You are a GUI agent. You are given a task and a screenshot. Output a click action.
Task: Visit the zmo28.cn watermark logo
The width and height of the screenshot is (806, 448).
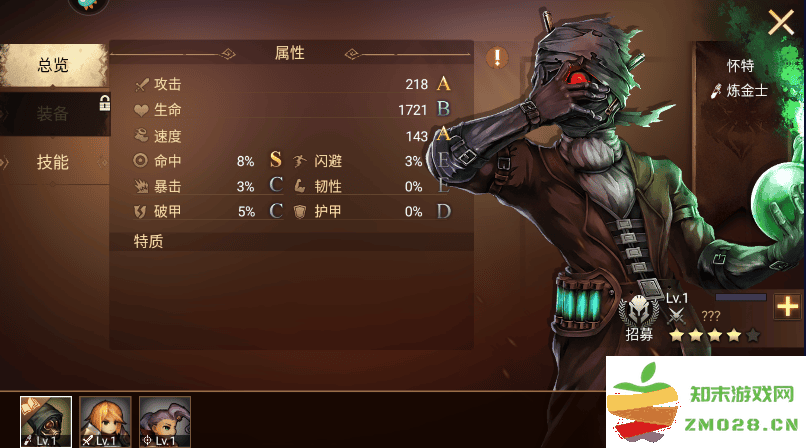pos(705,402)
